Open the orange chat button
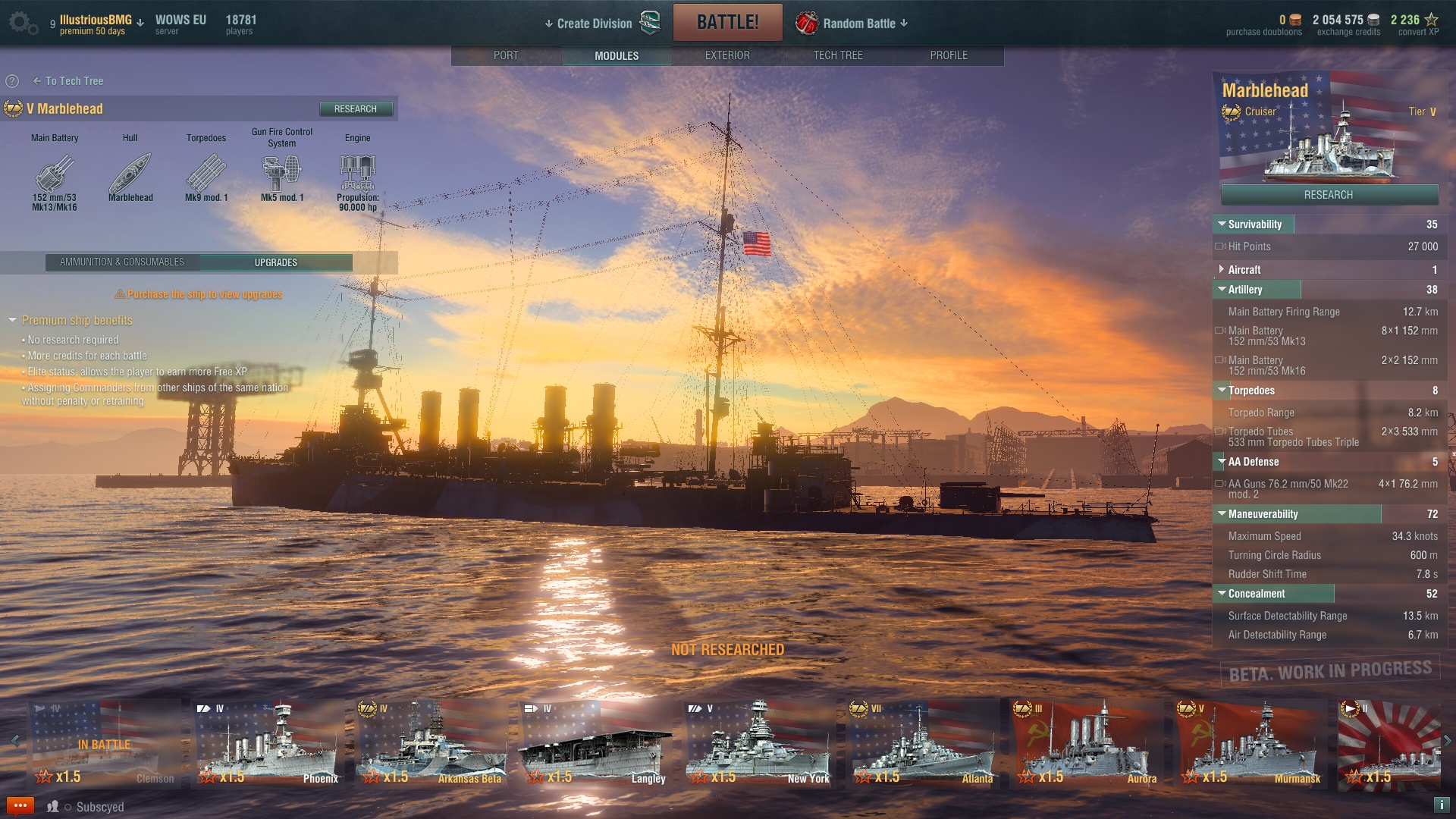The image size is (1456, 819). (20, 805)
